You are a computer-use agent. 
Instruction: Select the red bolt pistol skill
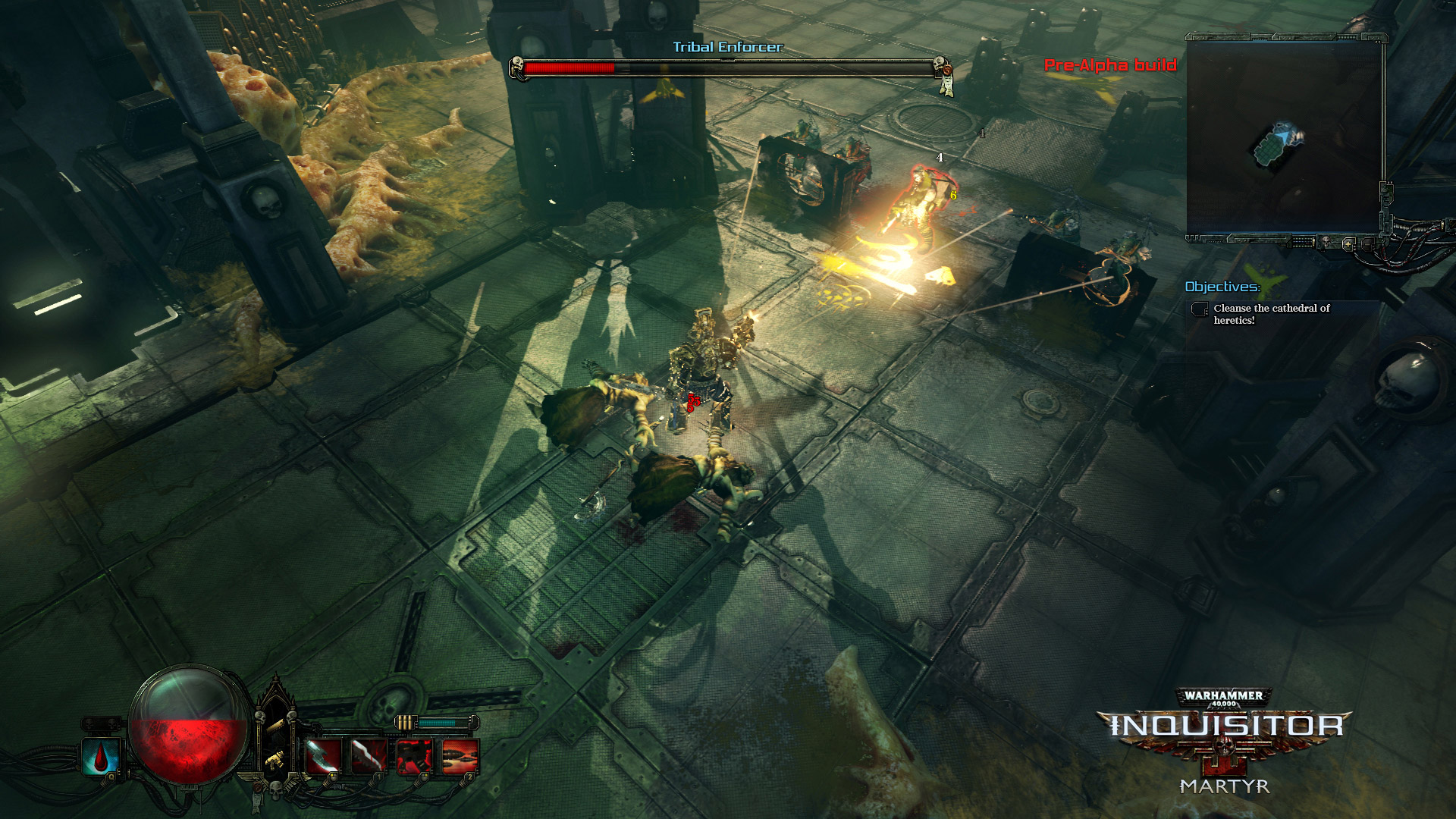pyautogui.click(x=414, y=756)
